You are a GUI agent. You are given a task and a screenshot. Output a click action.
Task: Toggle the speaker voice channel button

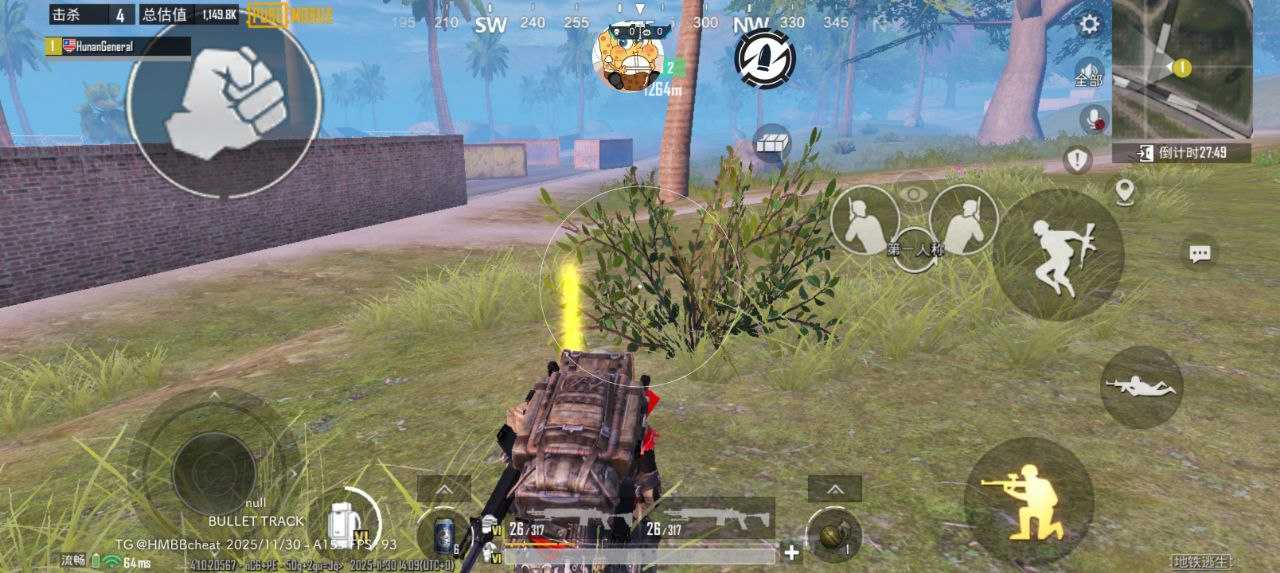click(x=1089, y=73)
